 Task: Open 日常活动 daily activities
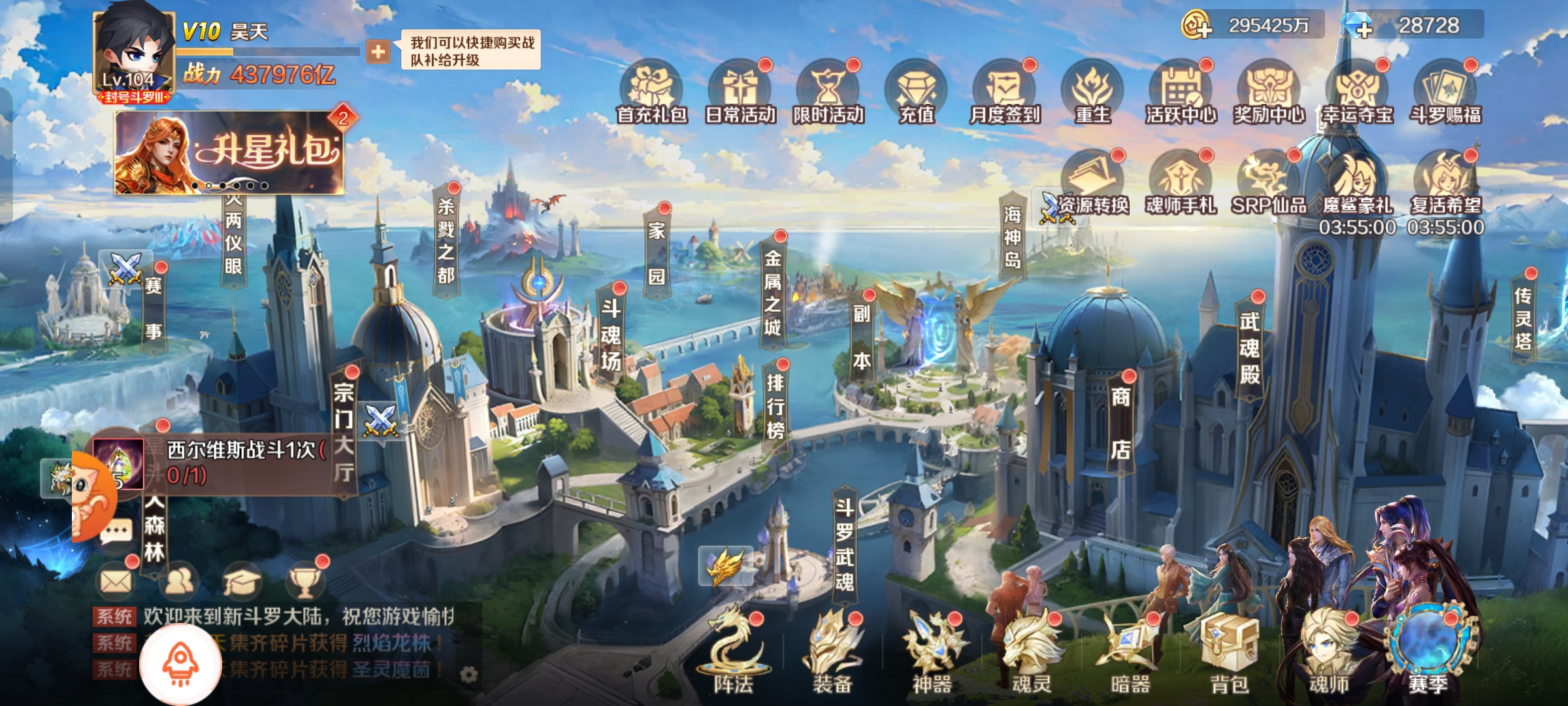pos(740,93)
